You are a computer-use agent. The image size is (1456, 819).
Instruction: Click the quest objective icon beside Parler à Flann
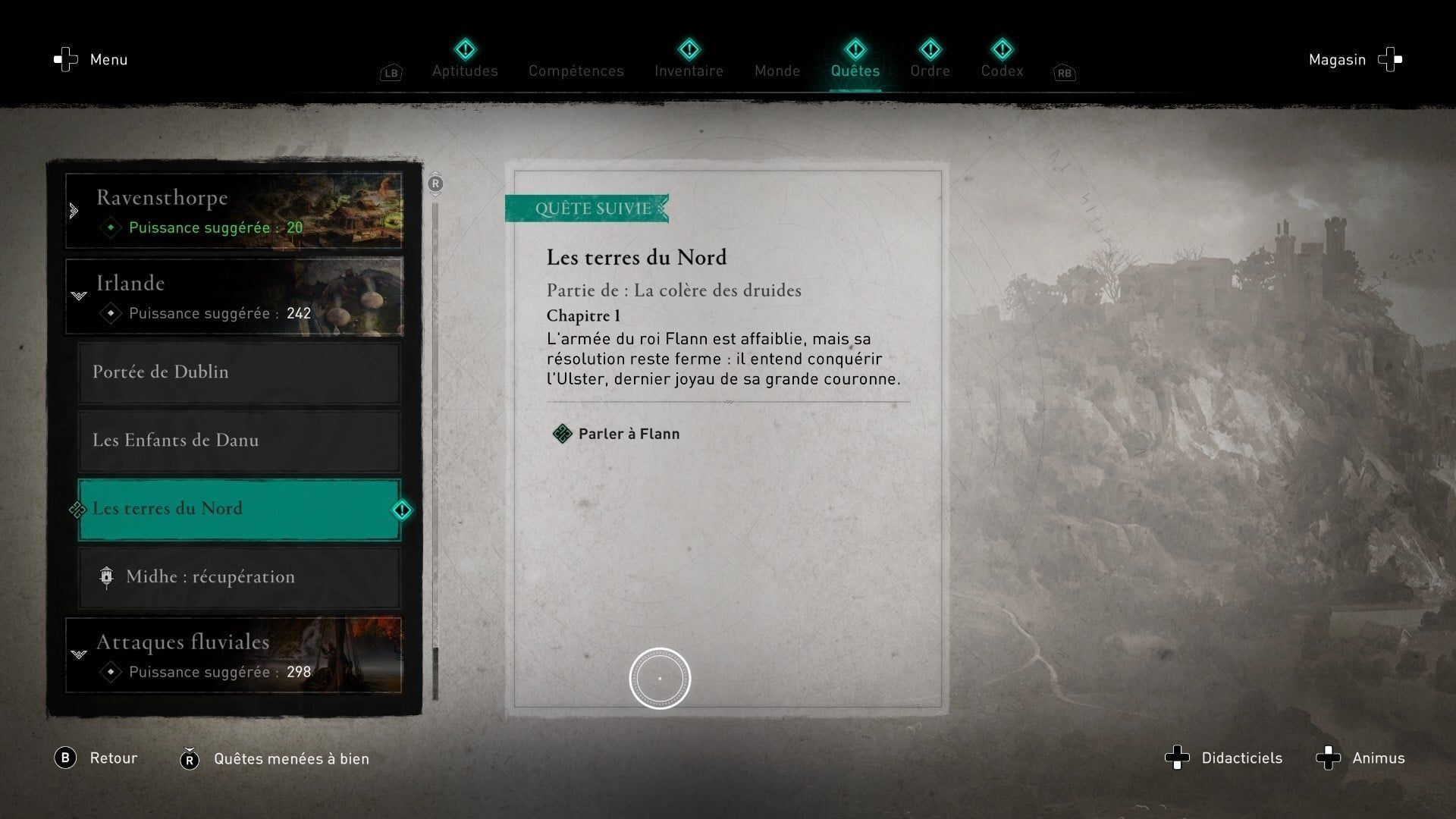click(x=562, y=434)
